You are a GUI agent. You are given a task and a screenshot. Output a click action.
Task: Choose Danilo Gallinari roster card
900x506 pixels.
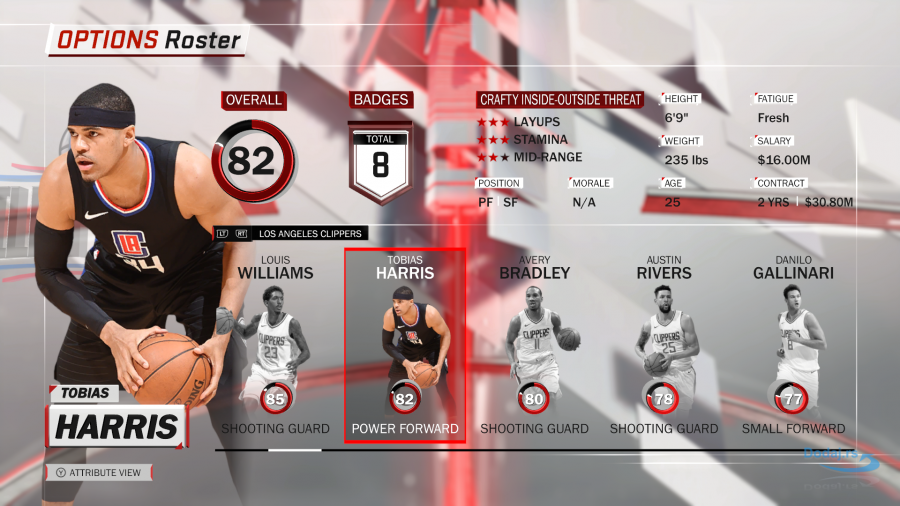793,346
